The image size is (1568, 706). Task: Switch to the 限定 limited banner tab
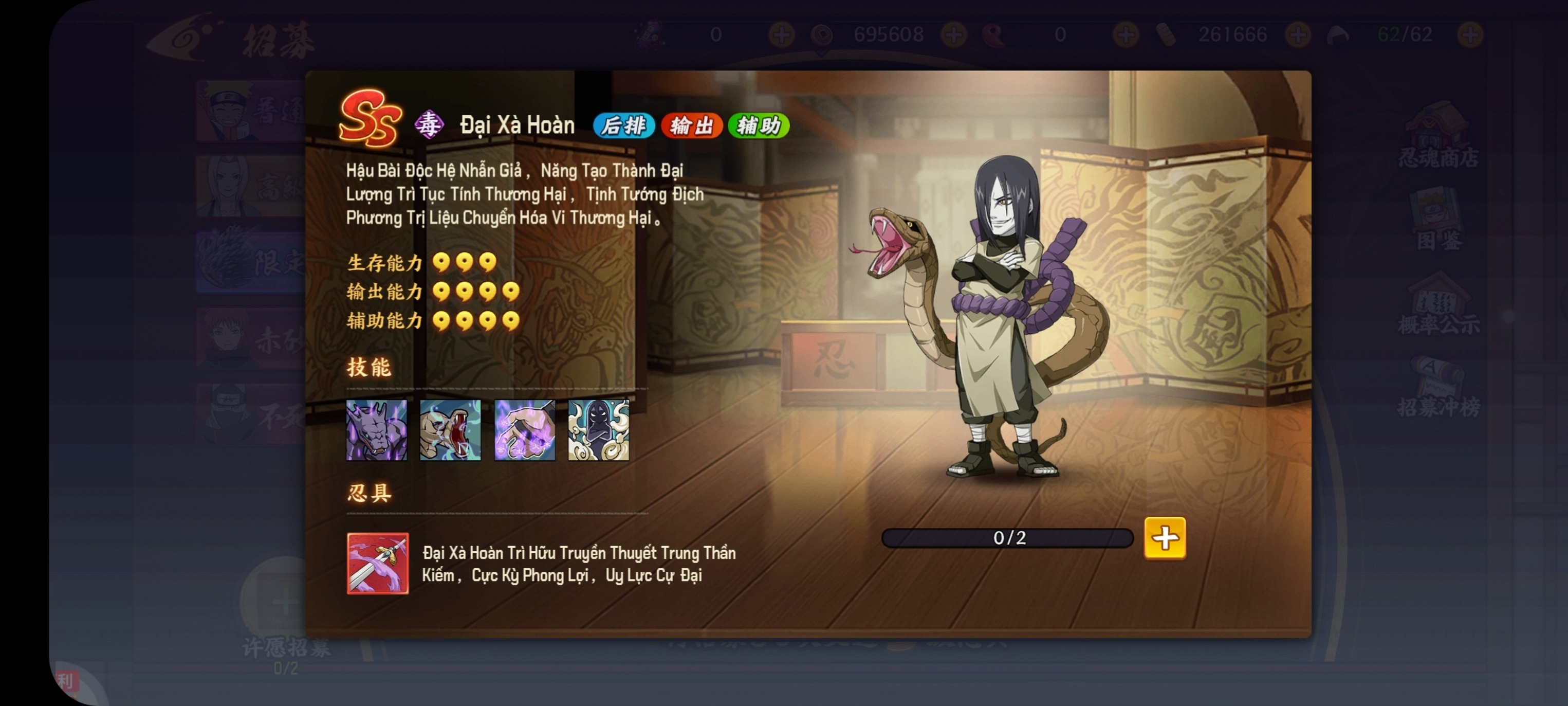pos(250,262)
